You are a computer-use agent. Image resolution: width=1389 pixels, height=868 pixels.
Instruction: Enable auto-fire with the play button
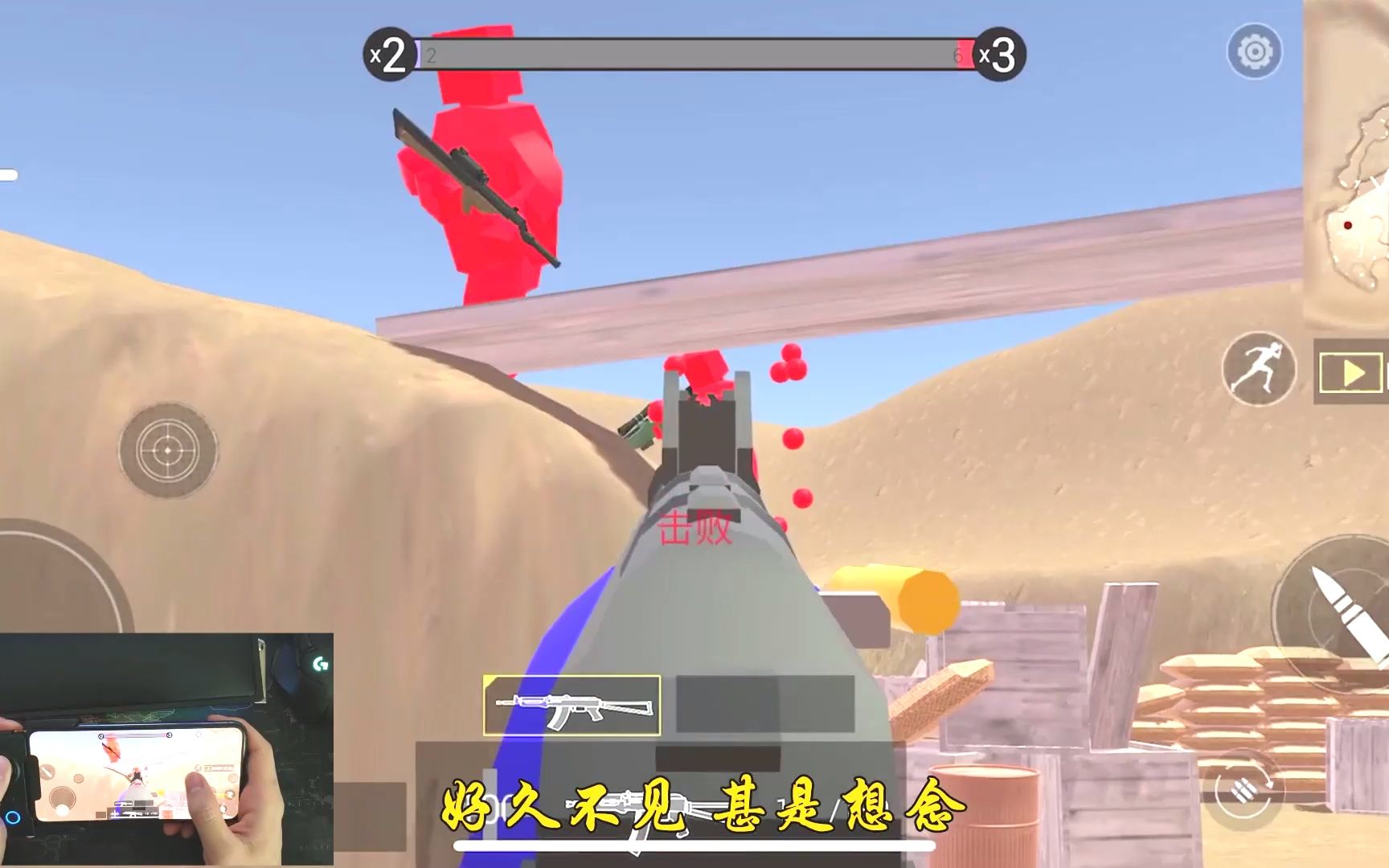coord(1354,371)
